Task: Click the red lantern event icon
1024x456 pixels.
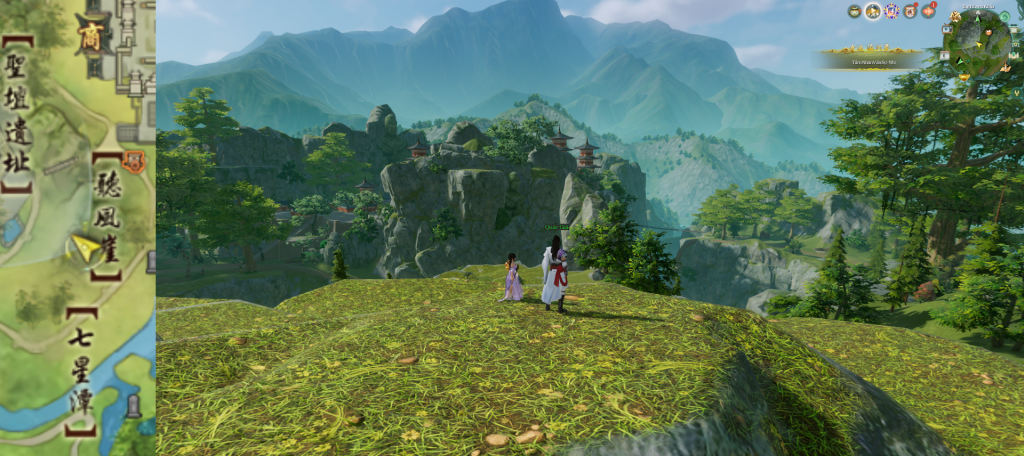Action: (928, 12)
